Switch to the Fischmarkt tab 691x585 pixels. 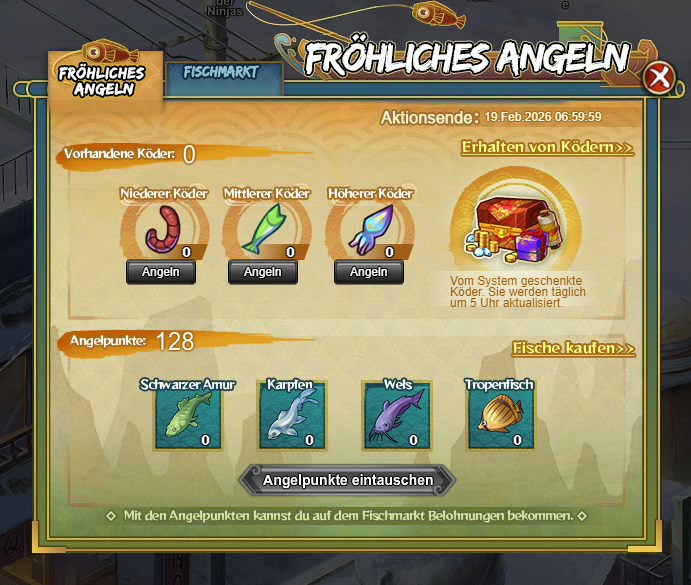click(221, 73)
